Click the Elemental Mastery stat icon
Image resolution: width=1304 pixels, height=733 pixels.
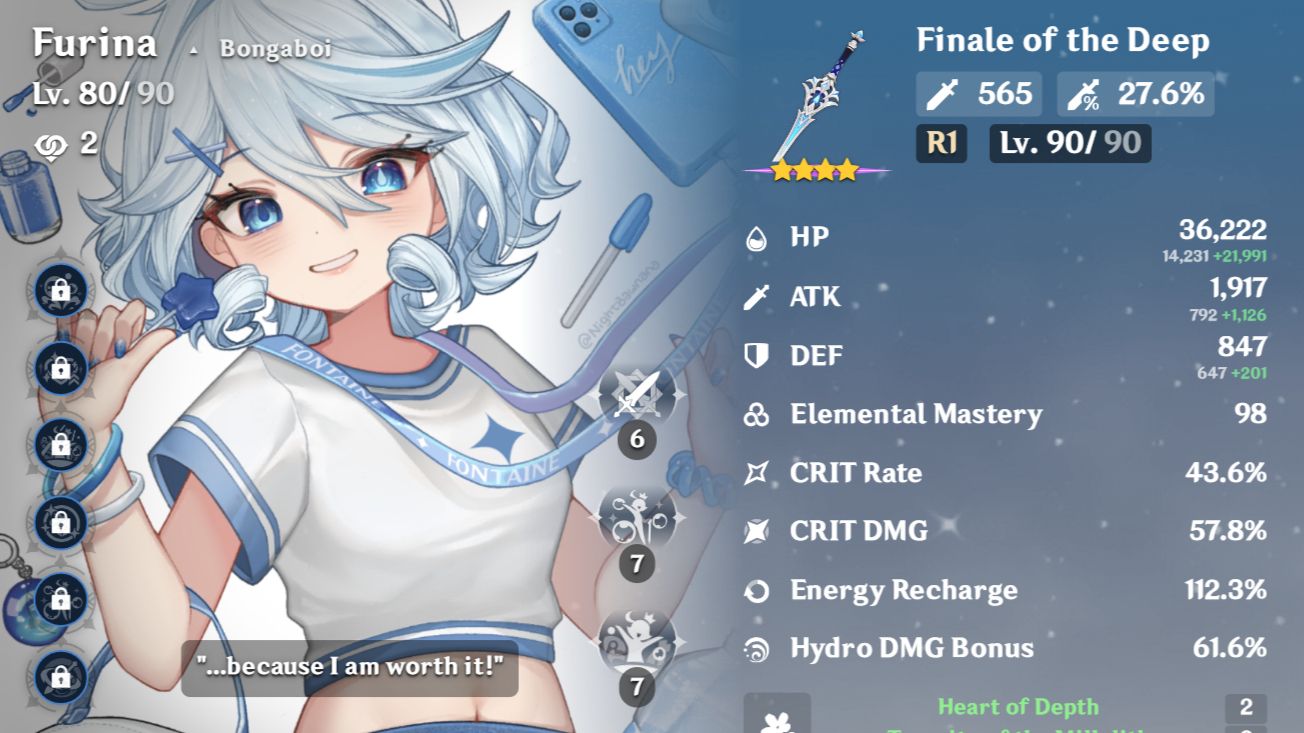(x=758, y=414)
